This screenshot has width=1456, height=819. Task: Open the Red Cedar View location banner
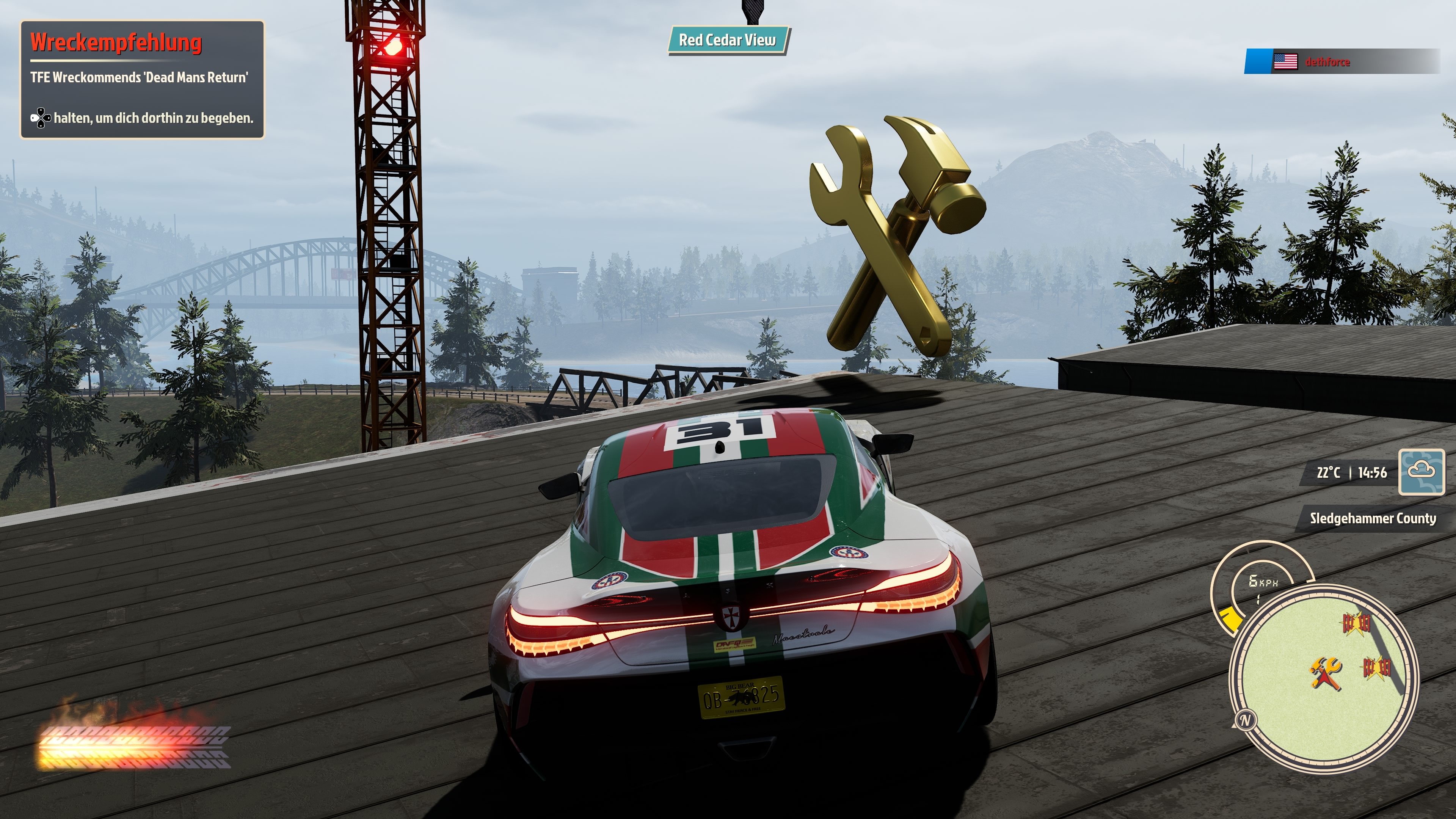[x=729, y=41]
